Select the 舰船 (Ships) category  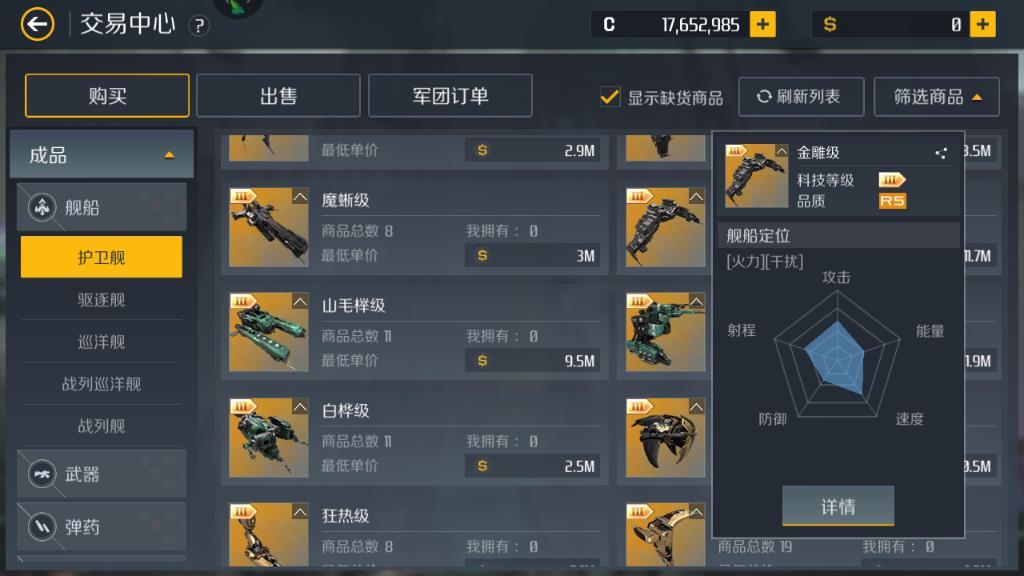point(102,208)
